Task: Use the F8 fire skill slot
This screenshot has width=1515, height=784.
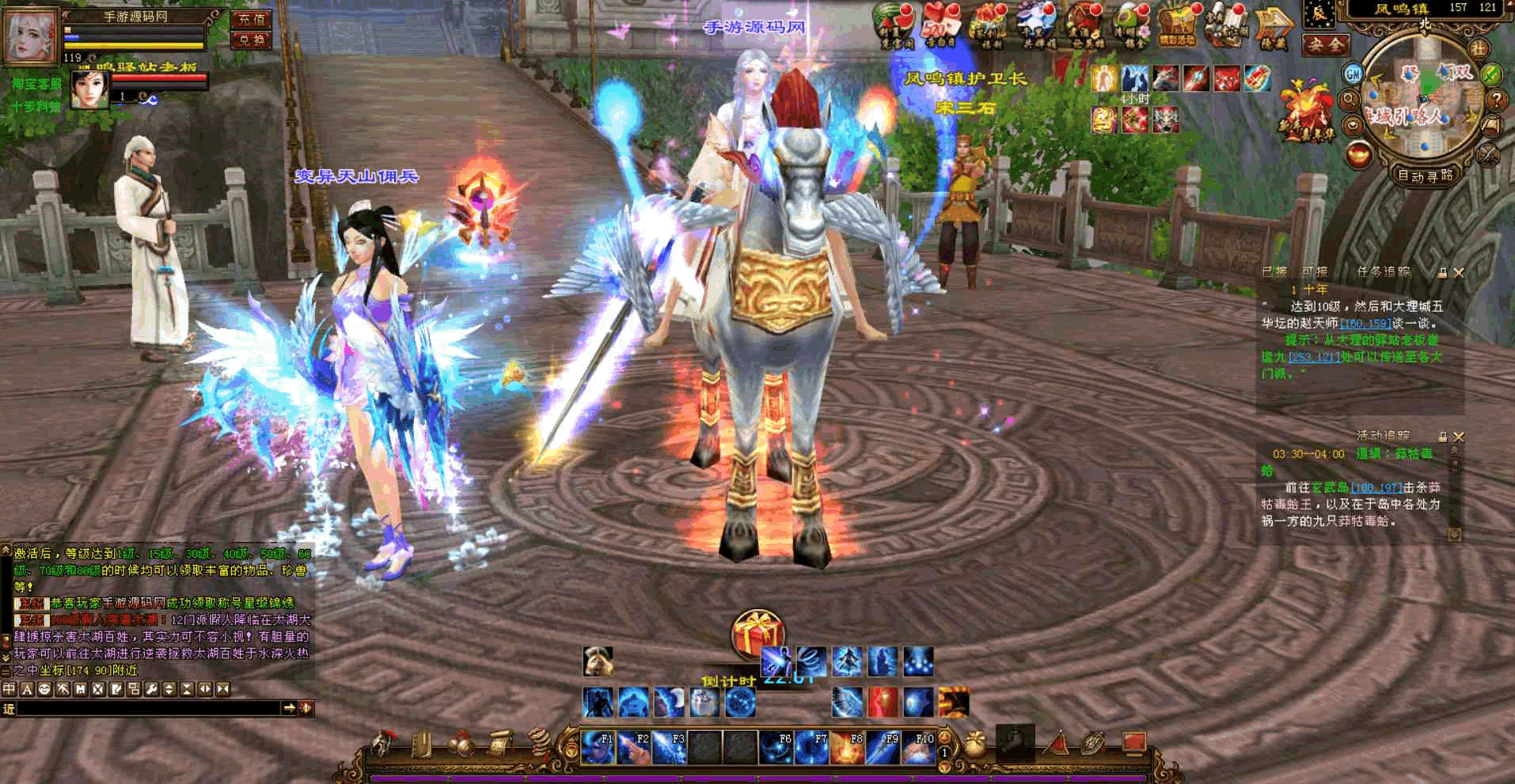Action: [847, 748]
